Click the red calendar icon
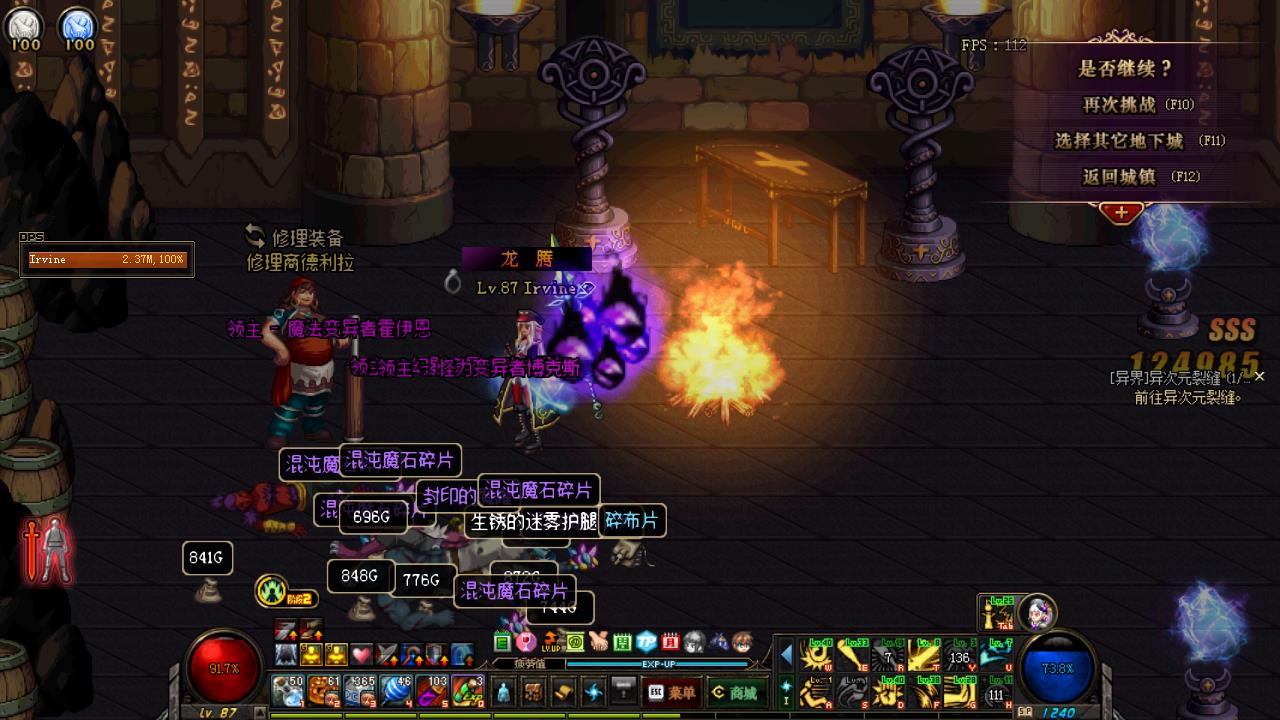The image size is (1280, 720). tap(671, 641)
